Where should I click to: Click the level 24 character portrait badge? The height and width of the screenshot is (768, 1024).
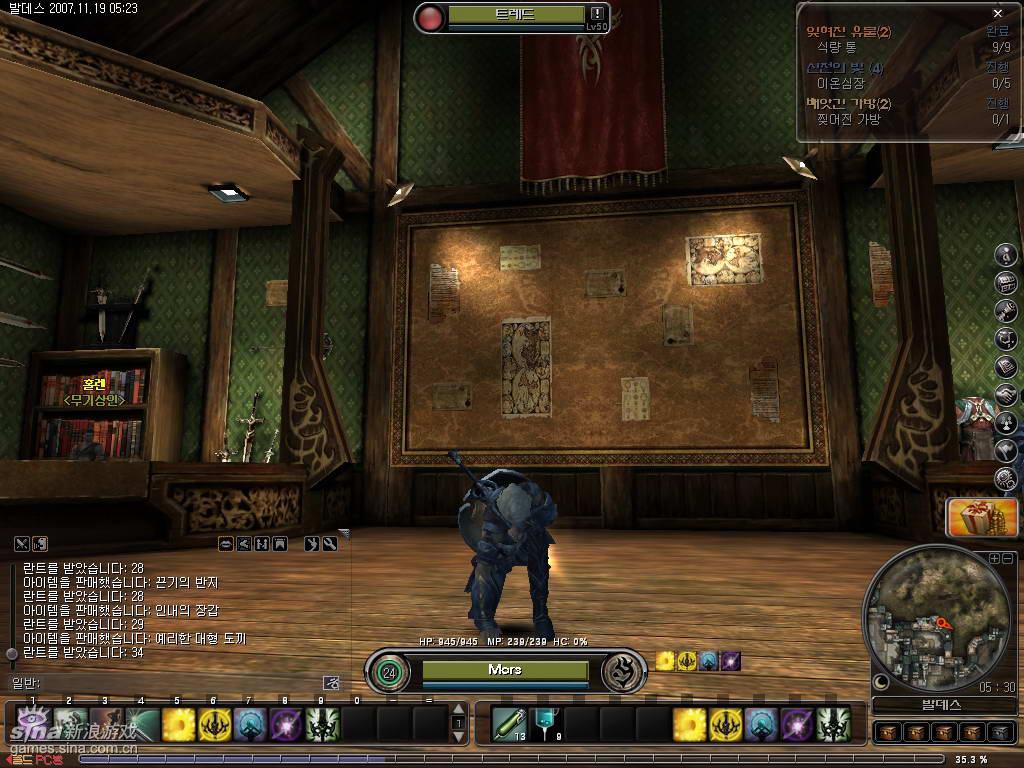tap(388, 671)
